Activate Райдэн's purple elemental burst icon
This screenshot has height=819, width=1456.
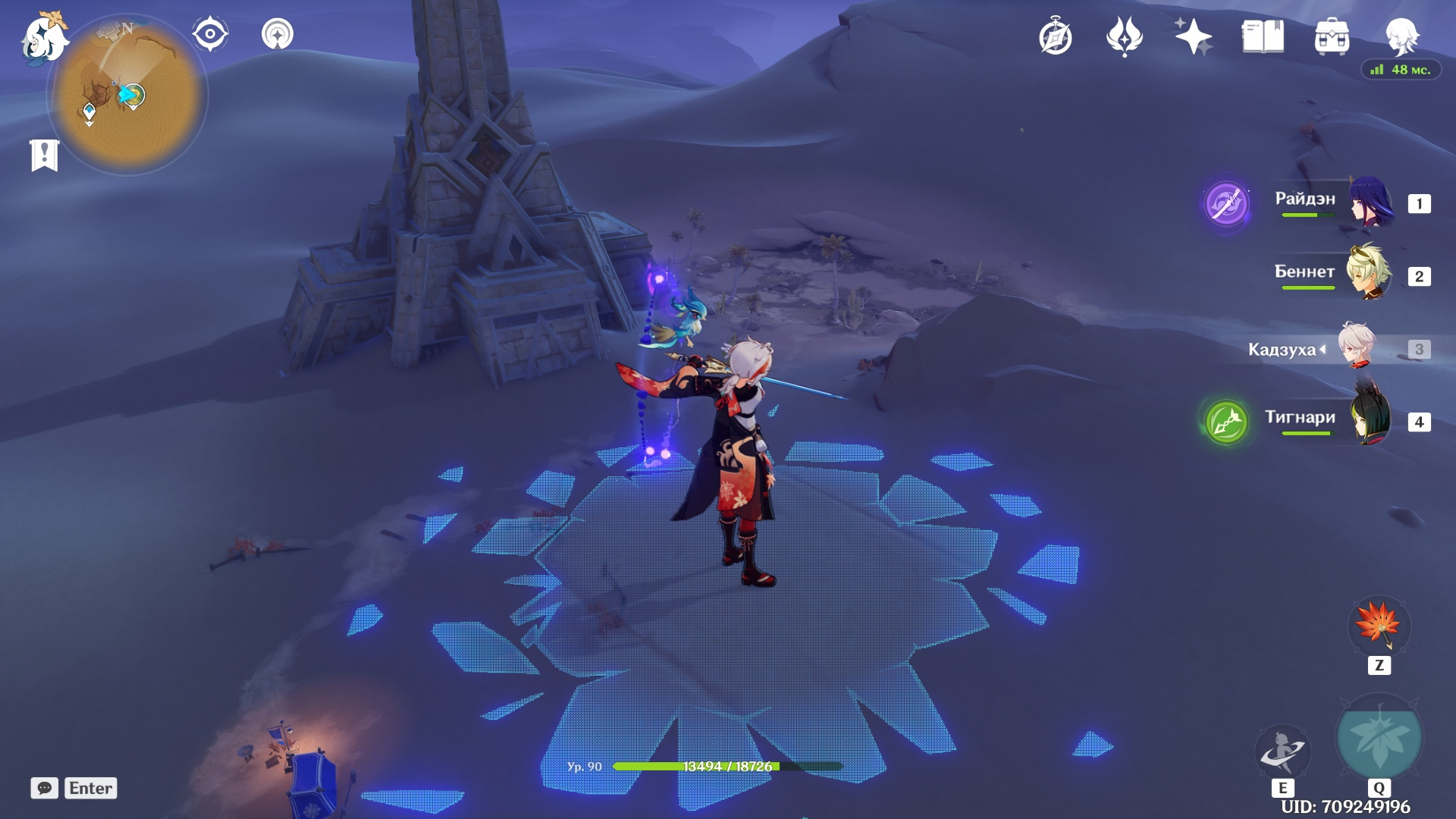pos(1226,203)
